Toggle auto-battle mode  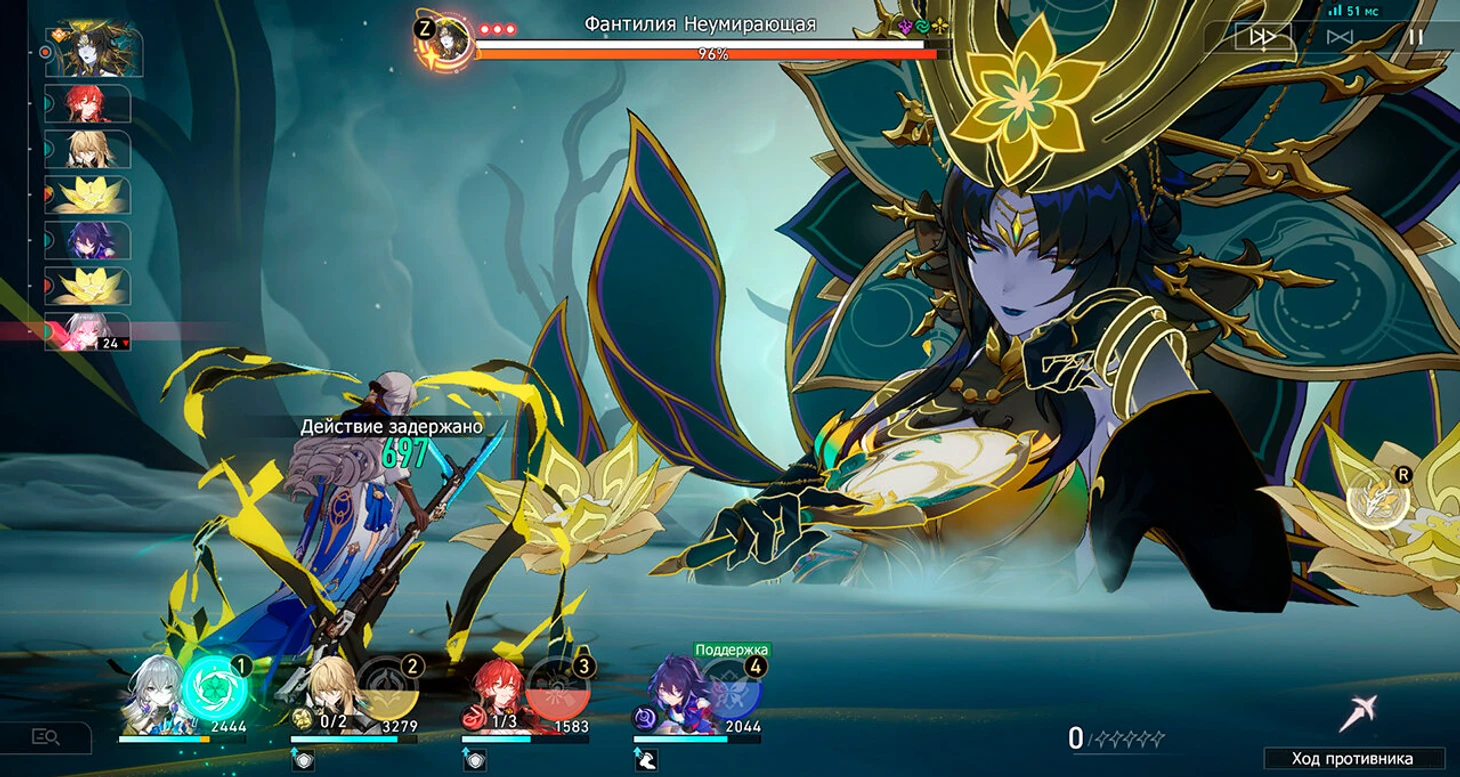pyautogui.click(x=1340, y=37)
